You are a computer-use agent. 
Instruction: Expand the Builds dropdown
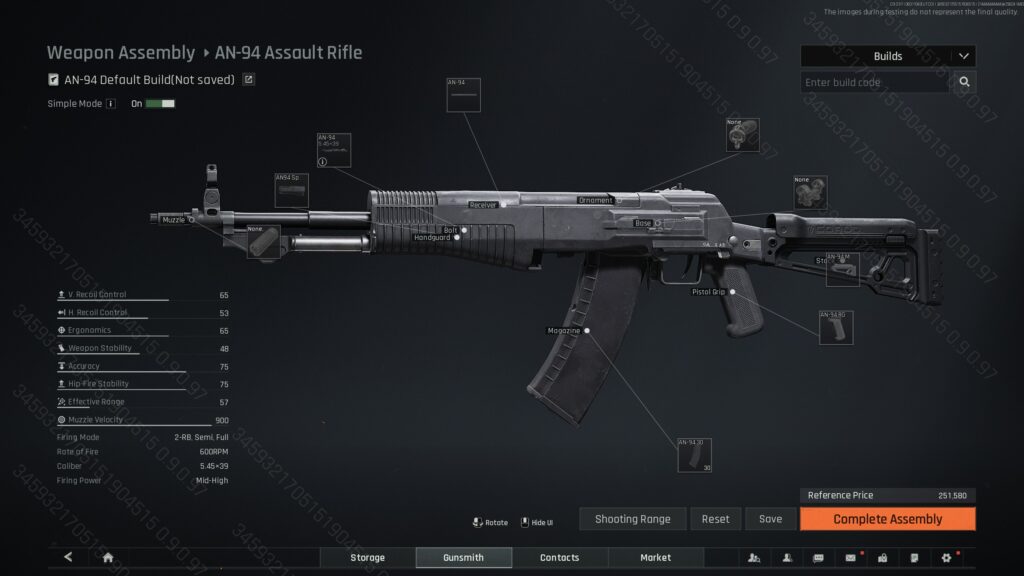pos(963,56)
